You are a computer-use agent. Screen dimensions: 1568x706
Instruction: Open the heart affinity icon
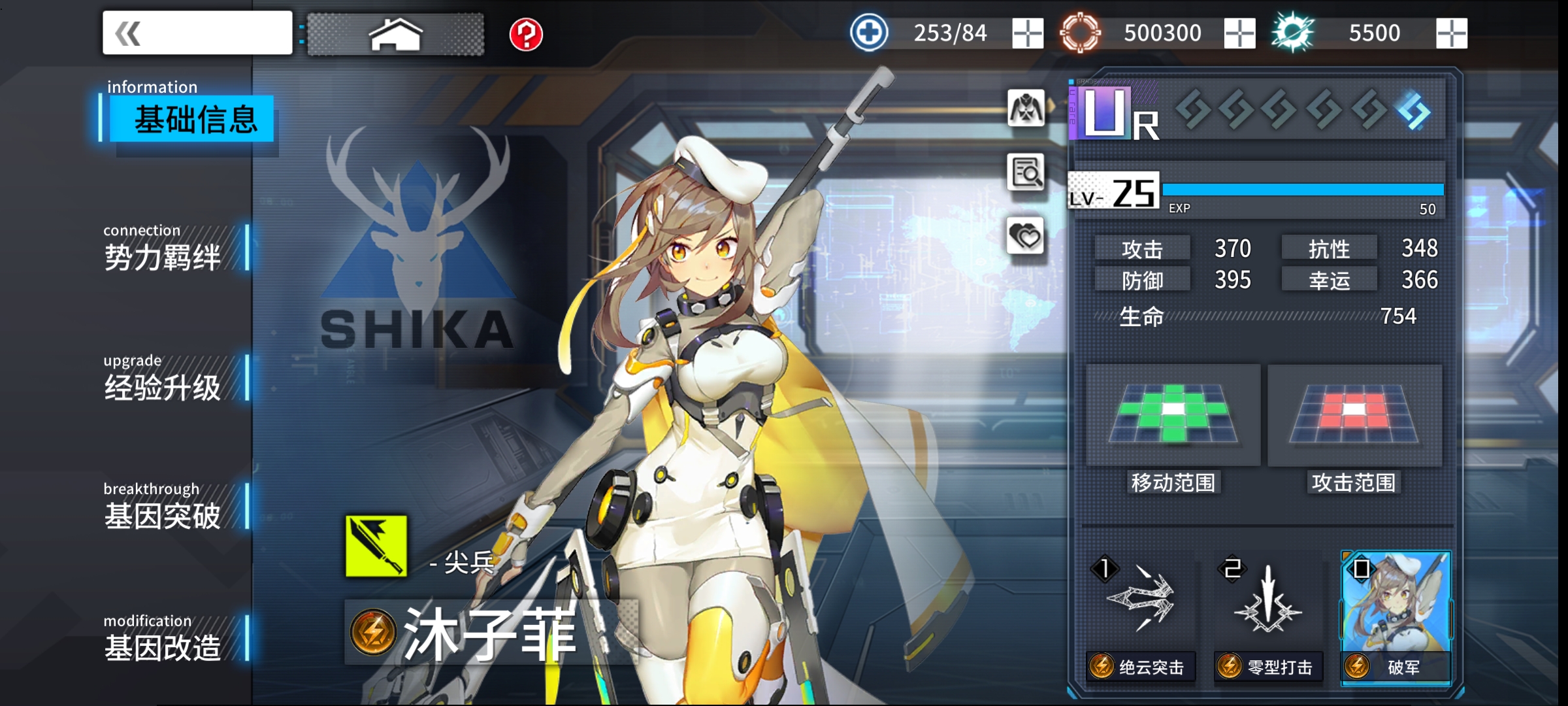click(1026, 236)
